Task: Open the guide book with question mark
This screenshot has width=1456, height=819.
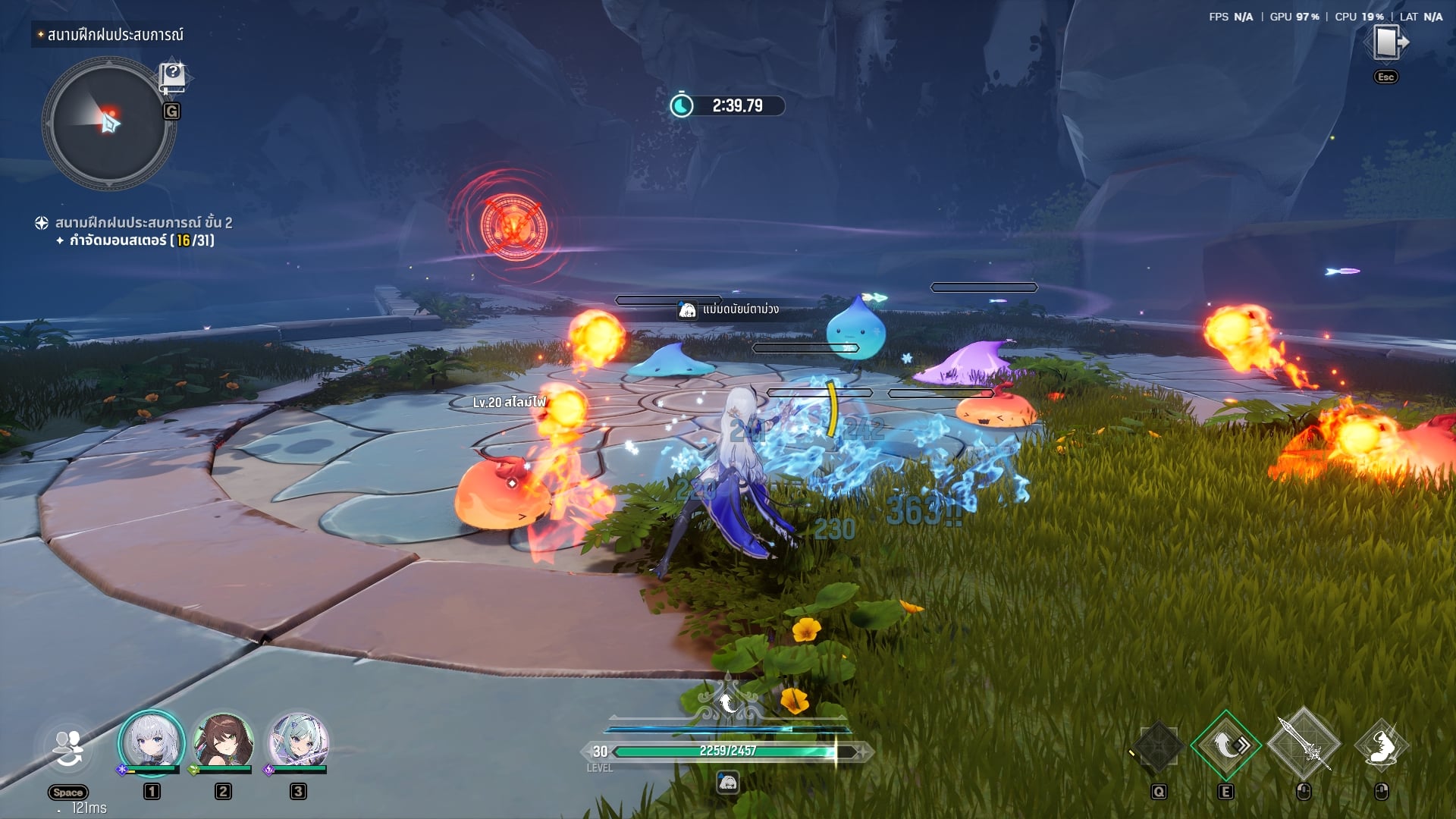Action: (172, 76)
